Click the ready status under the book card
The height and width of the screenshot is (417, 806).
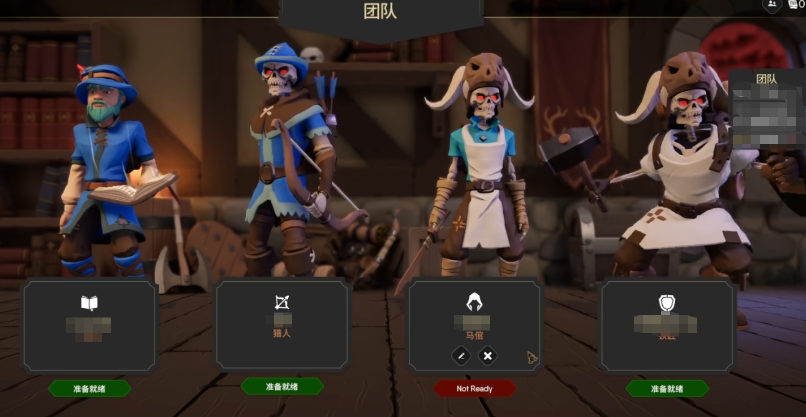[x=90, y=388]
